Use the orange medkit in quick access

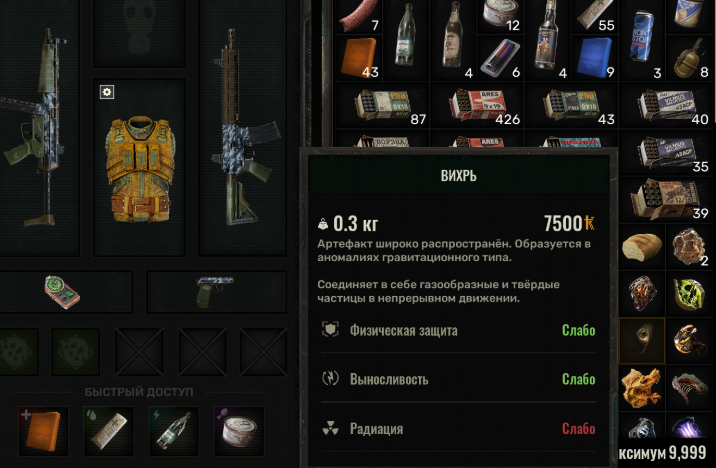pyautogui.click(x=42, y=430)
